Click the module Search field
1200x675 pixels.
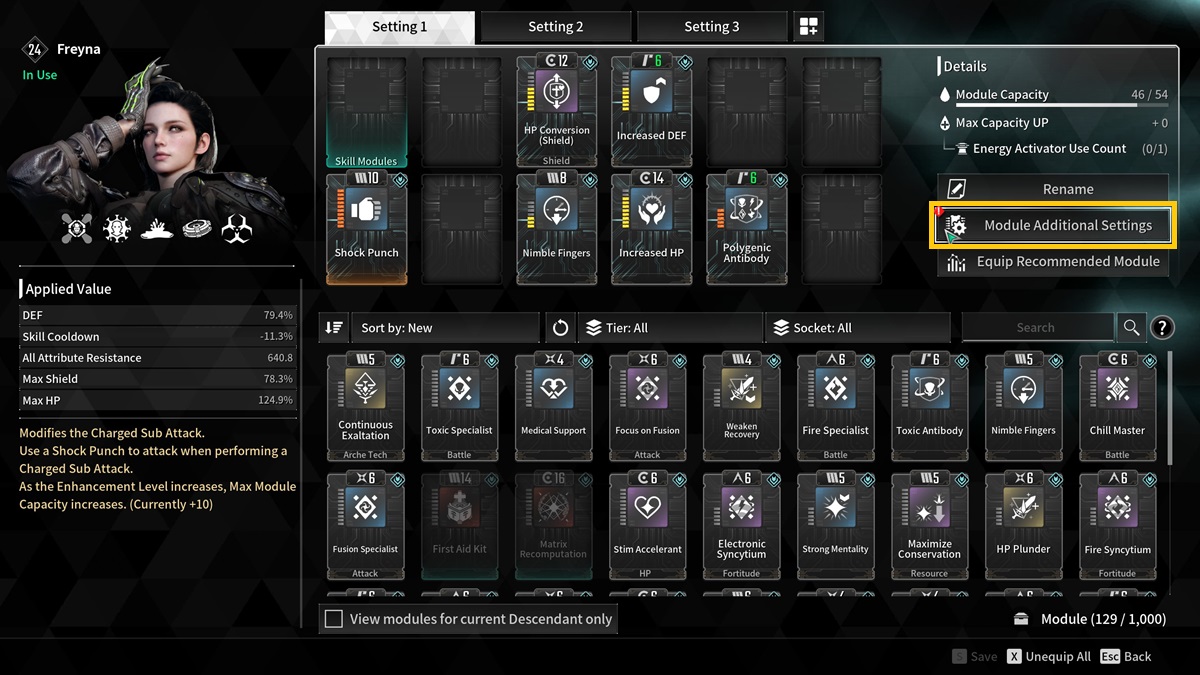coord(1036,327)
